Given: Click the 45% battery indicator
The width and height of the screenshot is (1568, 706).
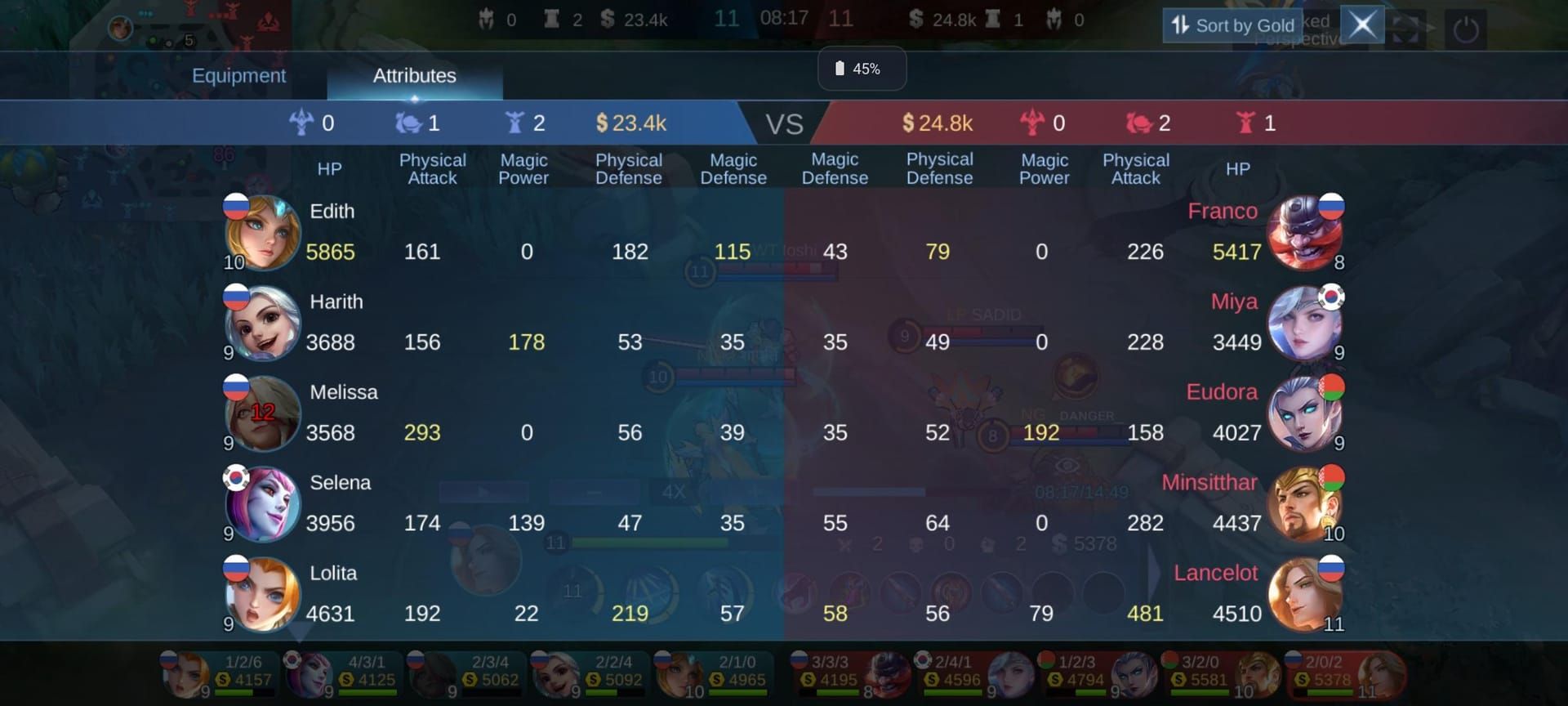Looking at the screenshot, I should 861,69.
